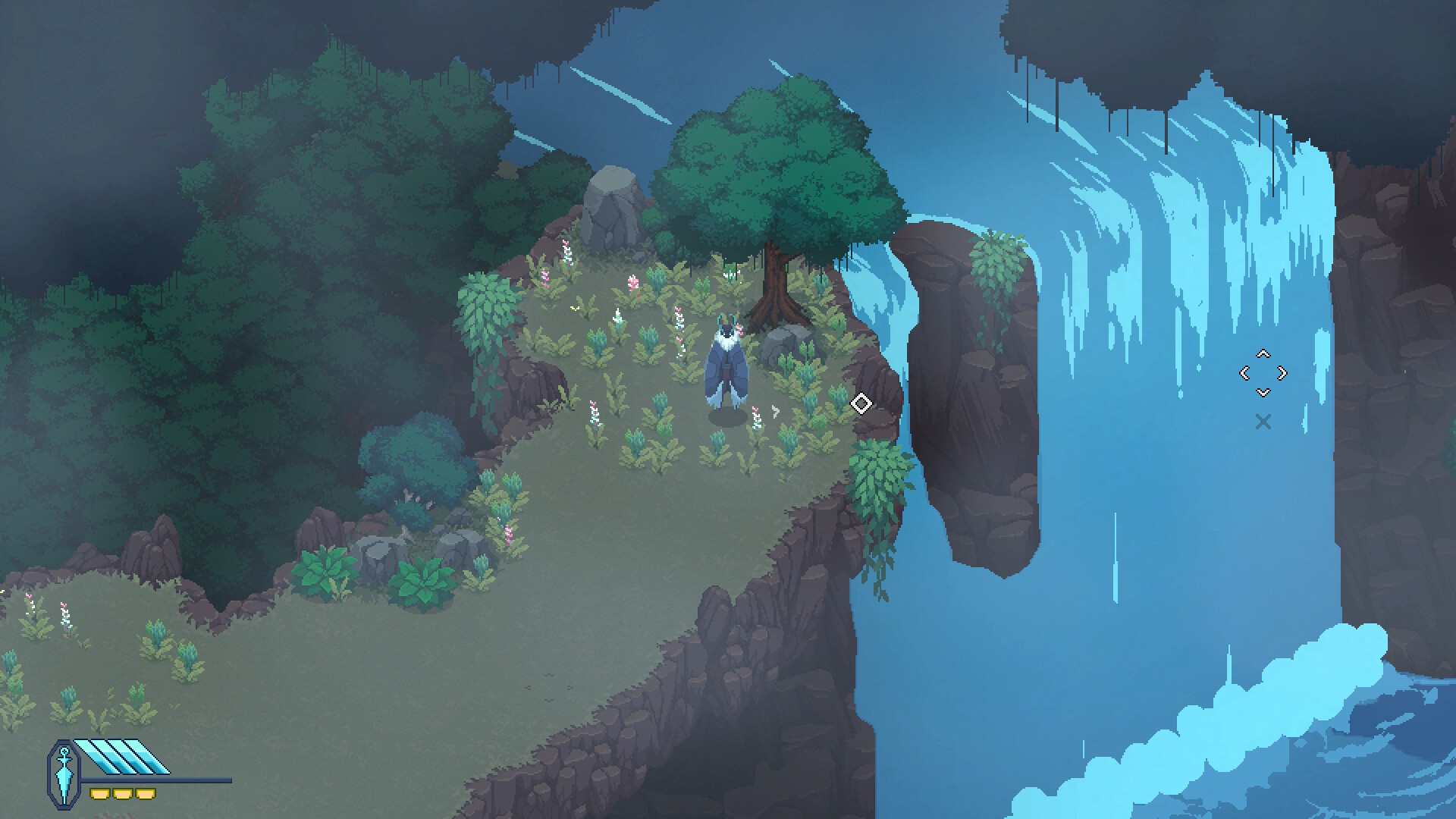
Task: Click the middle yellow charge pip
Action: click(123, 793)
